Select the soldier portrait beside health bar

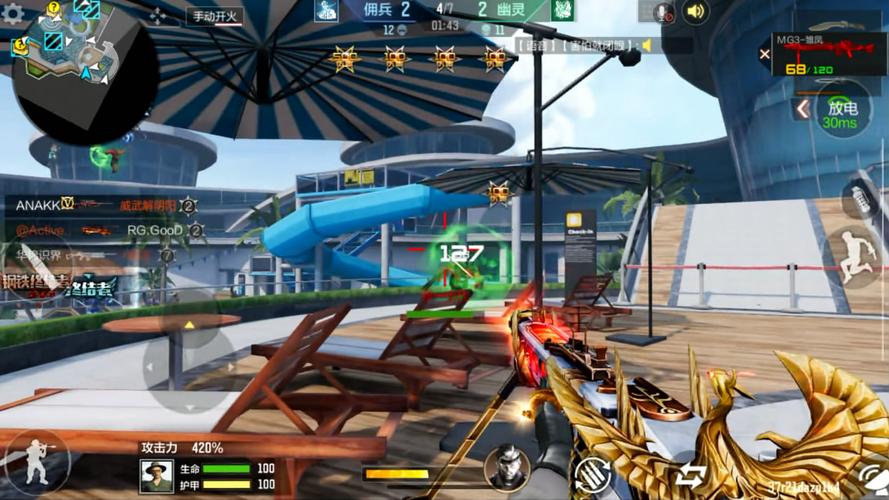click(156, 475)
